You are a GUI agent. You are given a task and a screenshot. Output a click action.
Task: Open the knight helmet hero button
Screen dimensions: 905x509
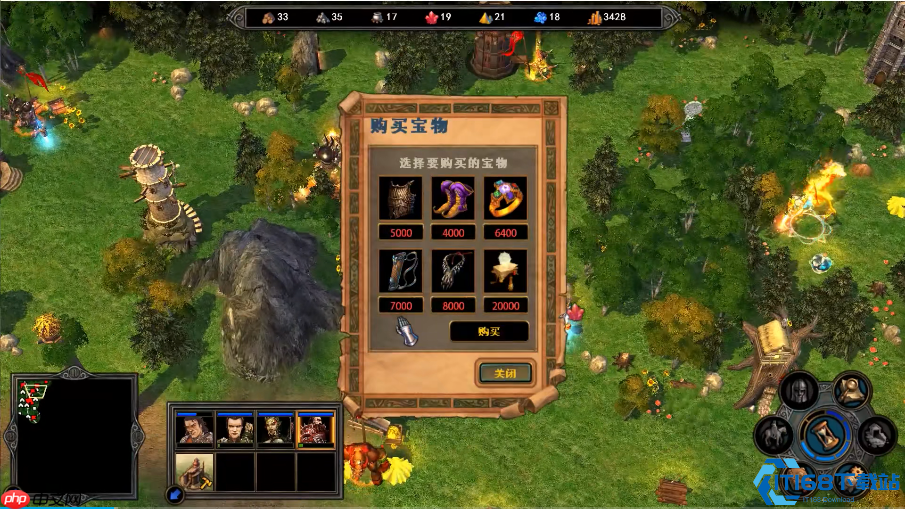[x=799, y=391]
